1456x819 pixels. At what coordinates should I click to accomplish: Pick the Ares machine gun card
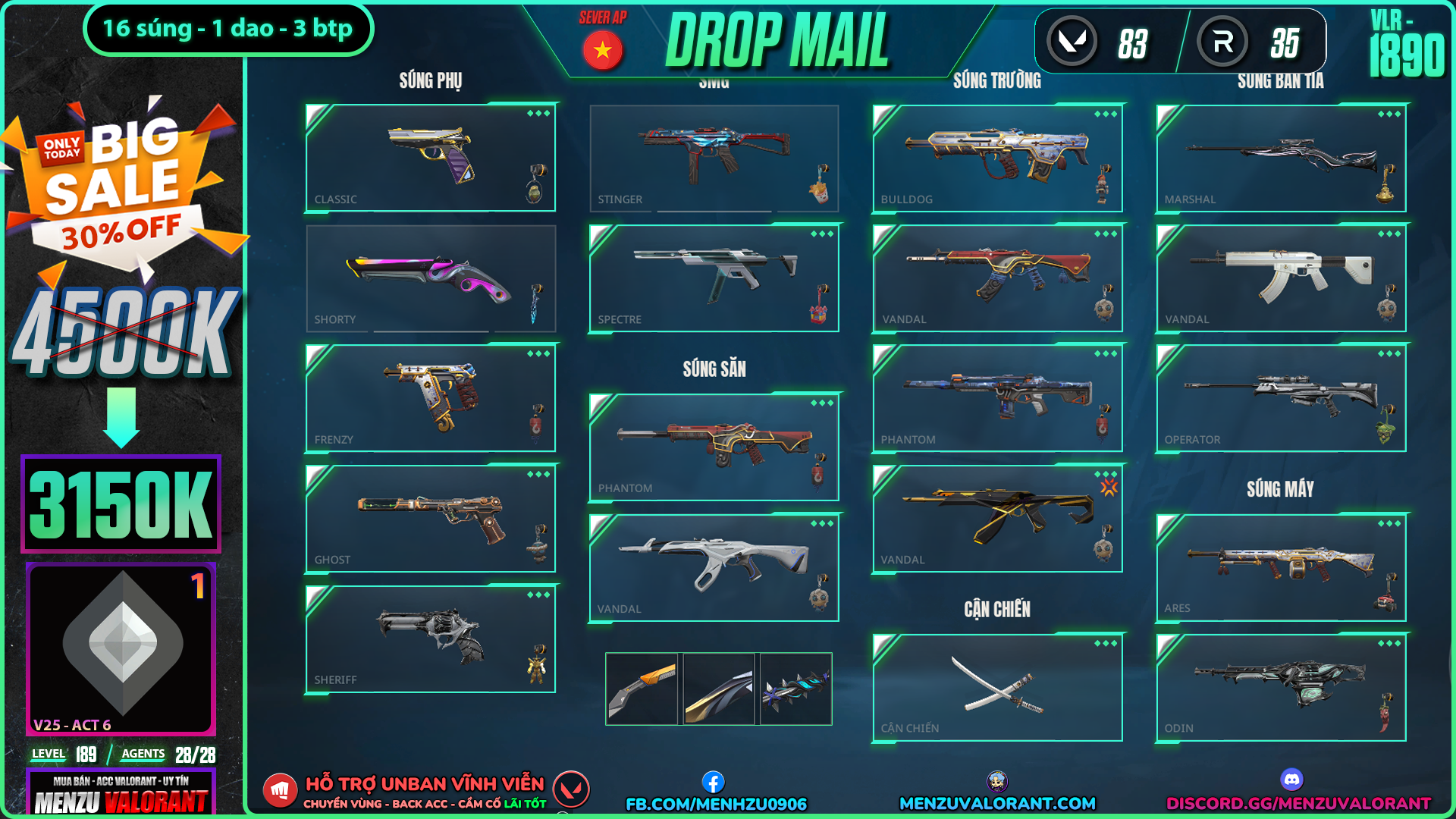pos(1281,567)
